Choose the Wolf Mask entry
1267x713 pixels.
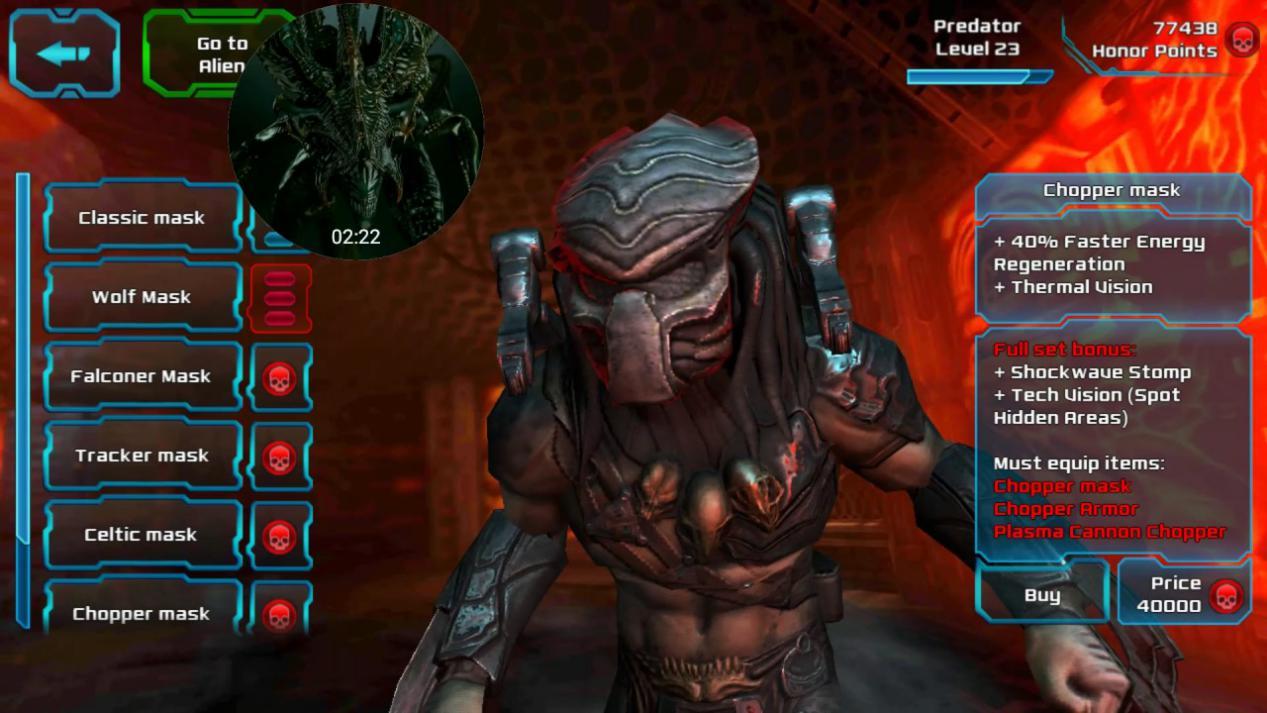pos(142,297)
